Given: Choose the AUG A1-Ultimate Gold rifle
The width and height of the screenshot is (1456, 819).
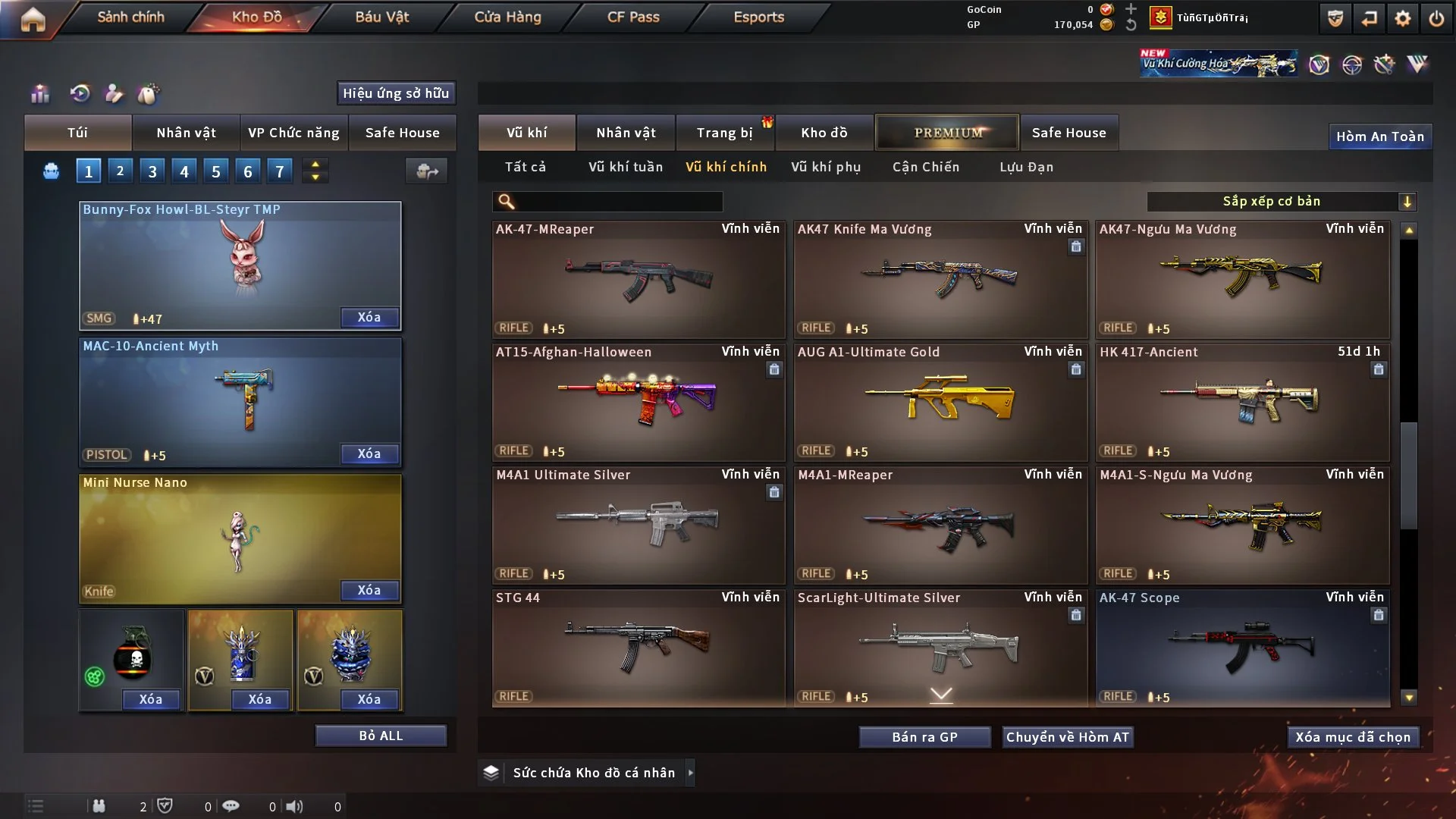Looking at the screenshot, I should 940,402.
